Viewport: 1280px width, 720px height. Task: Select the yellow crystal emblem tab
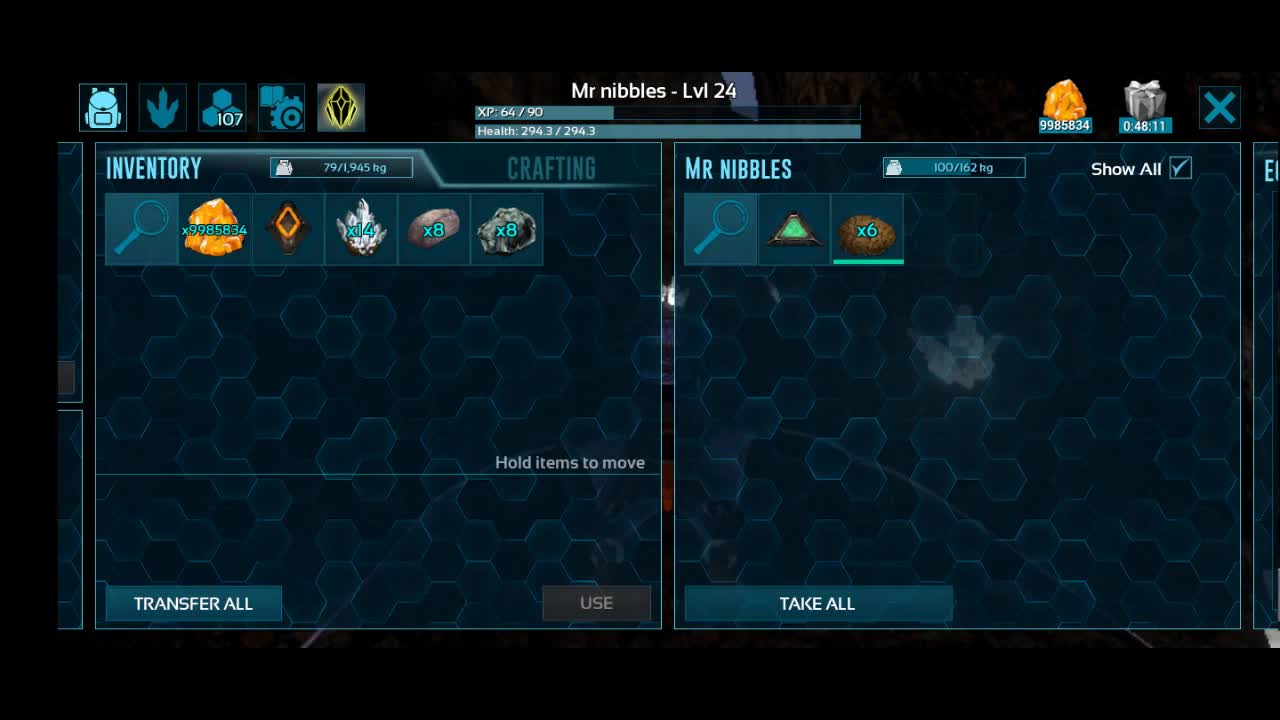coord(341,107)
